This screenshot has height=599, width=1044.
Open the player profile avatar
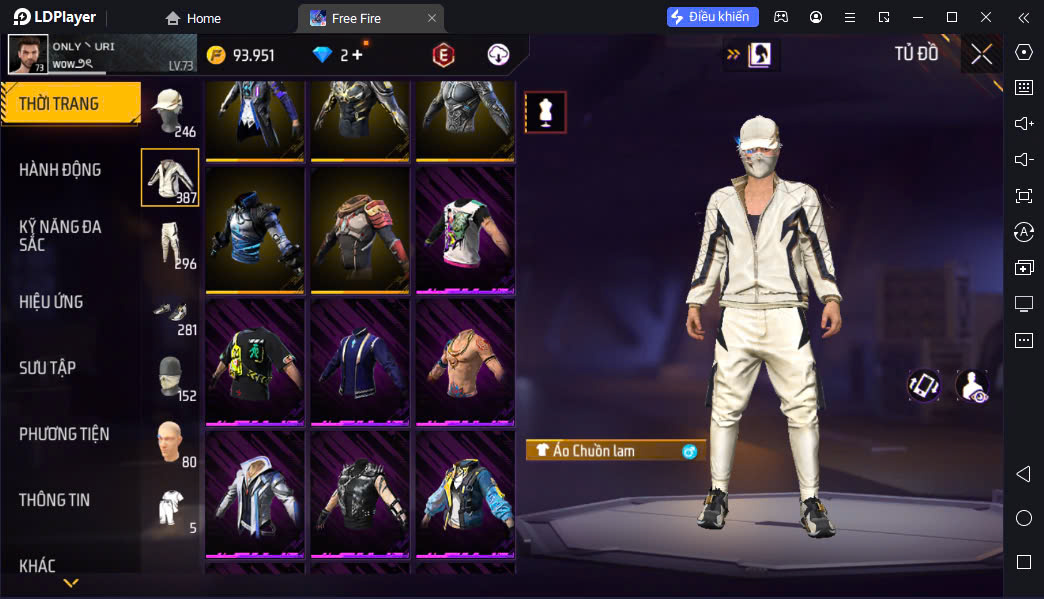click(28, 54)
